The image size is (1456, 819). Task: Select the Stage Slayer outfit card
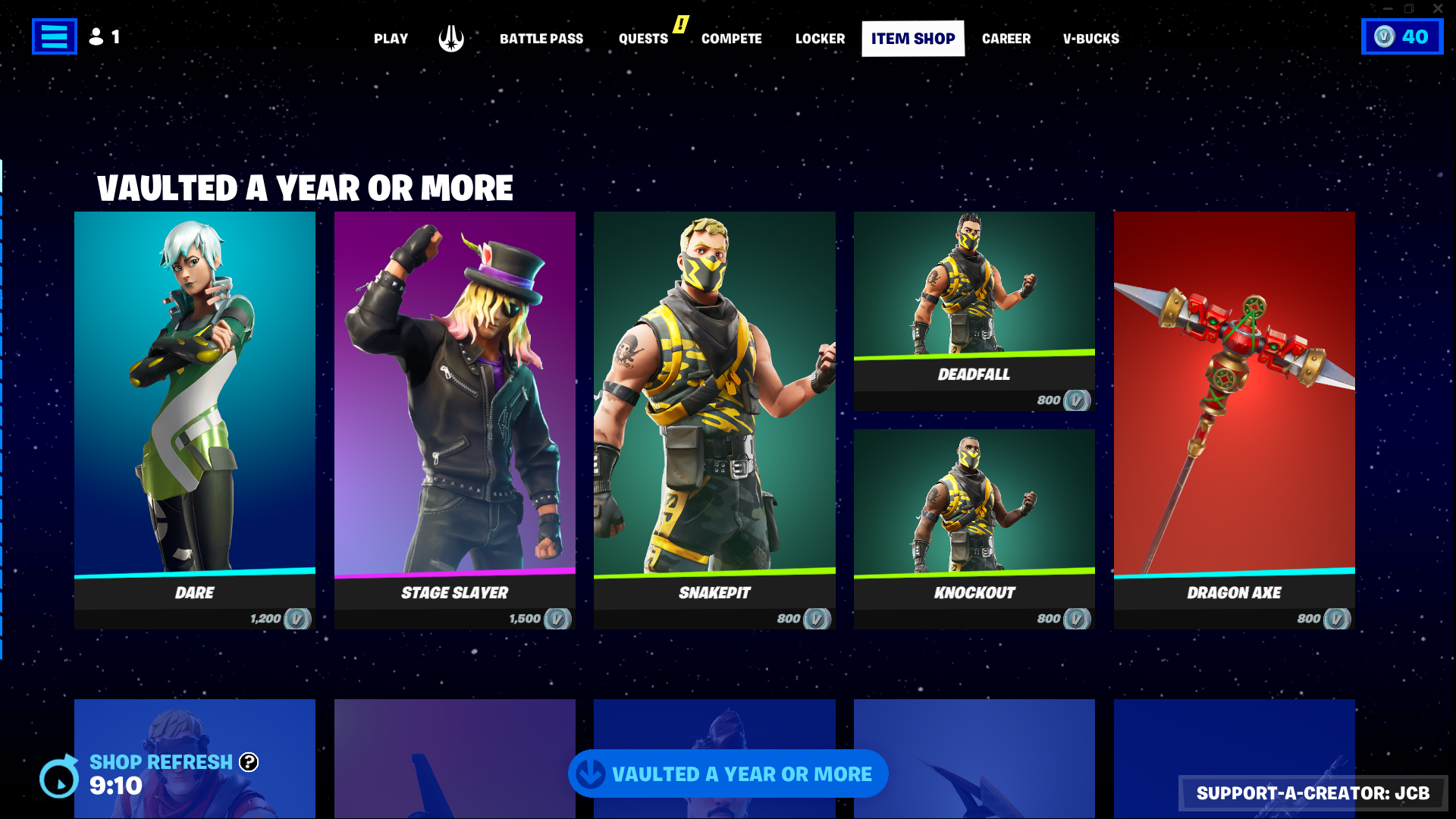[x=454, y=417]
